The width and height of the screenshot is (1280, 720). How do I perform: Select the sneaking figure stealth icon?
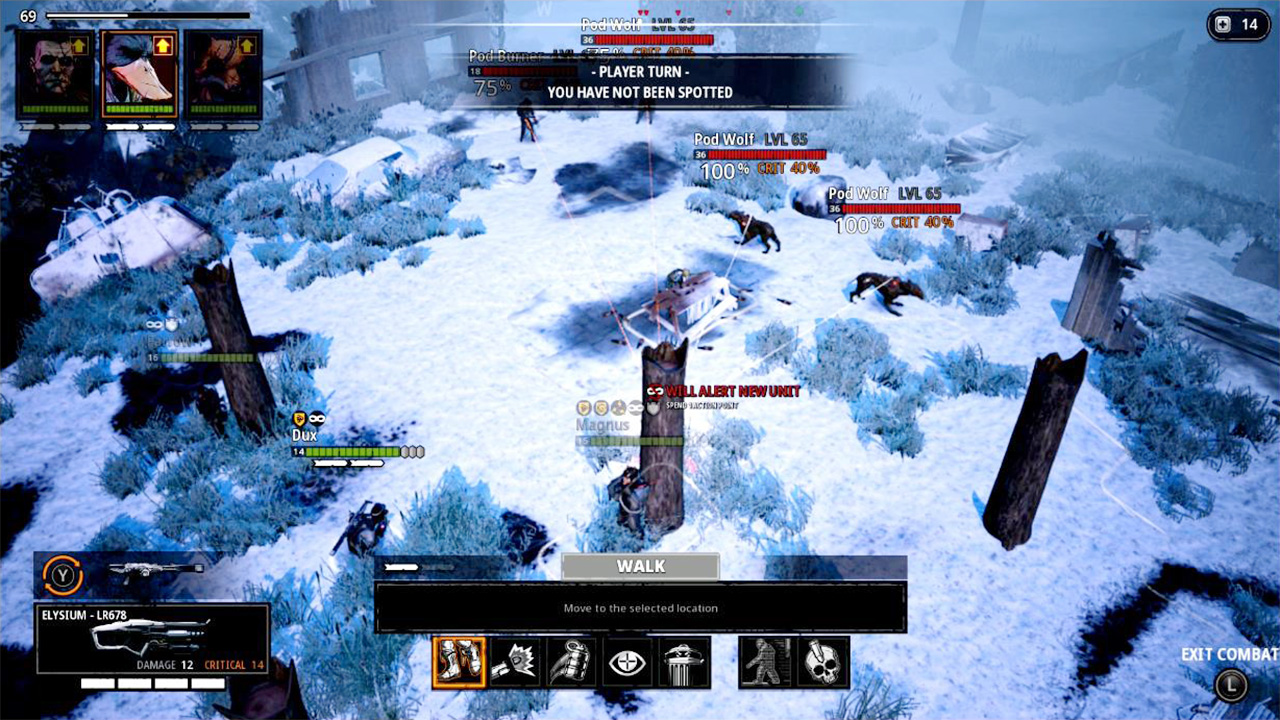click(767, 661)
